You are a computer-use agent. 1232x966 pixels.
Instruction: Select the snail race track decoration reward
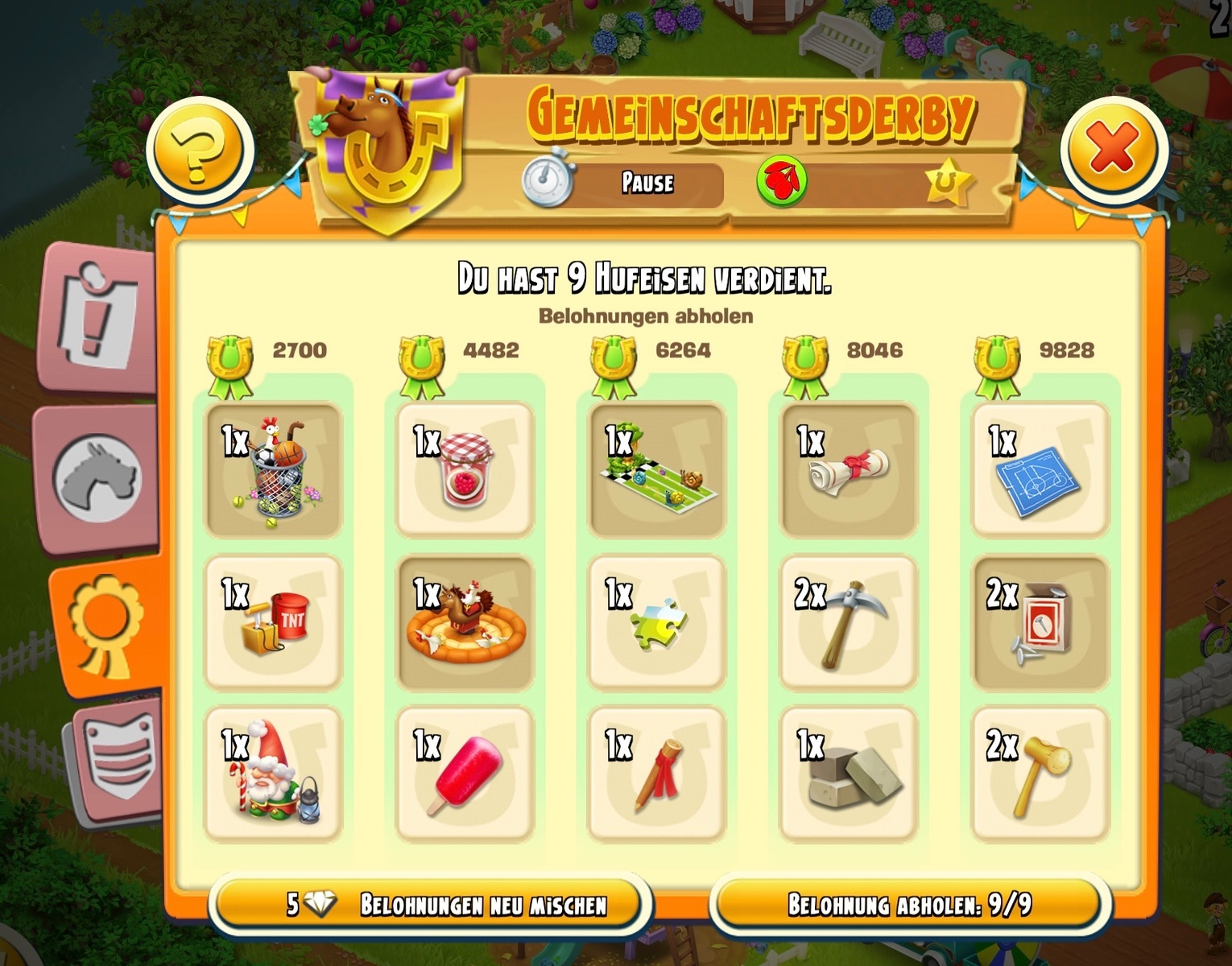[657, 470]
